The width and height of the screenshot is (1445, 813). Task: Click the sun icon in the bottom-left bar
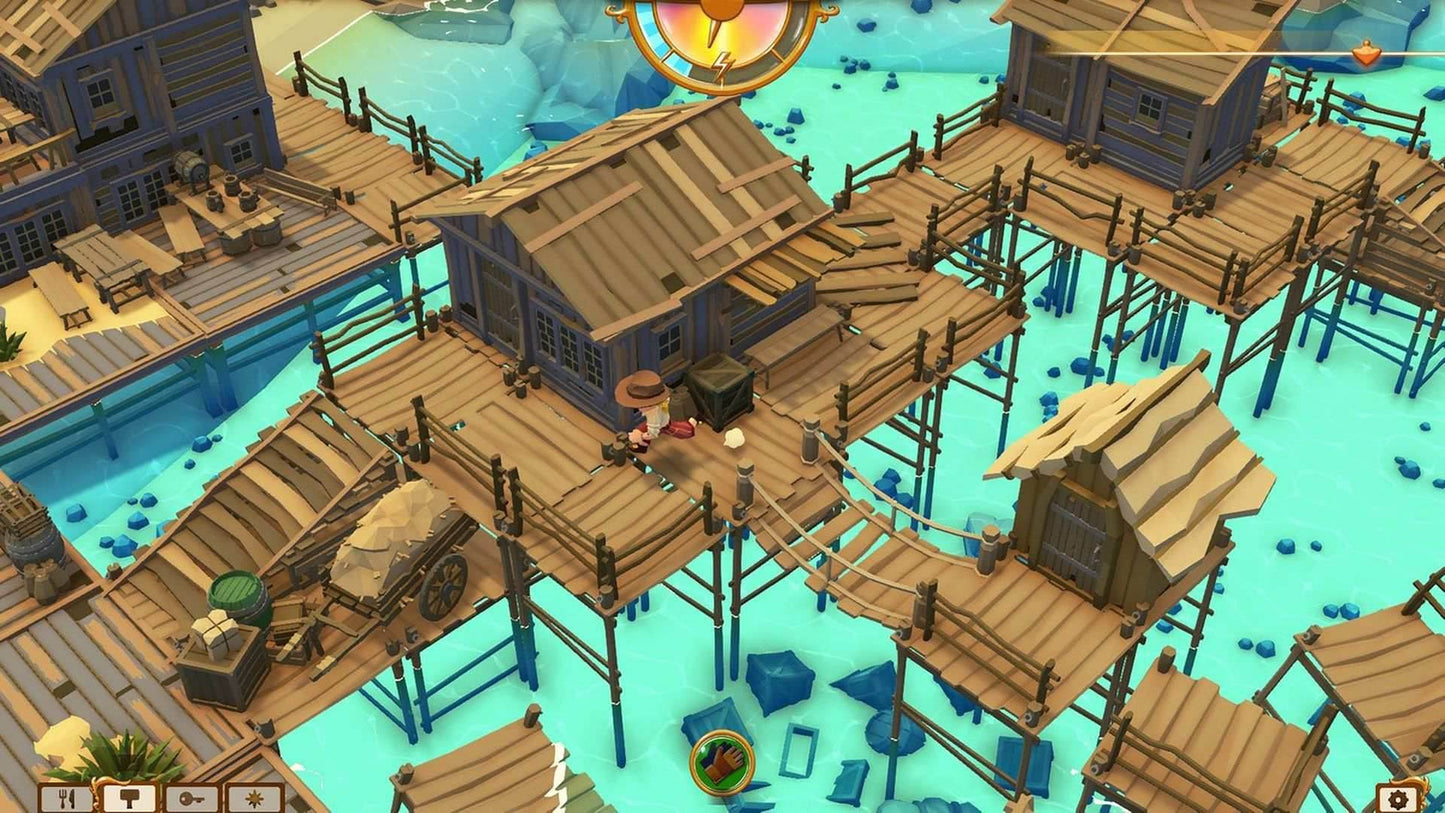pyautogui.click(x=254, y=797)
